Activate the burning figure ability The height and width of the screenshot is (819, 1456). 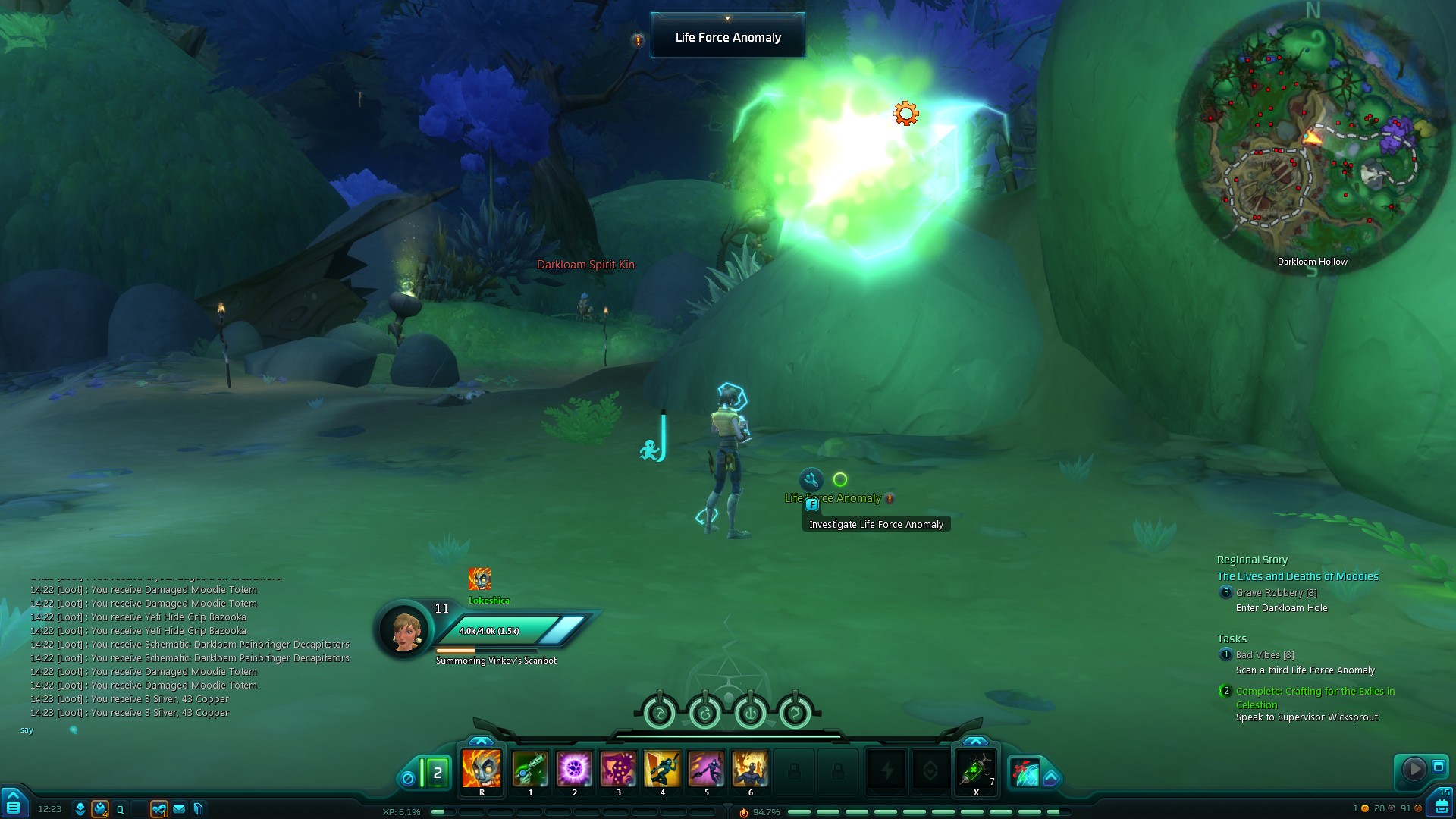pos(750,769)
